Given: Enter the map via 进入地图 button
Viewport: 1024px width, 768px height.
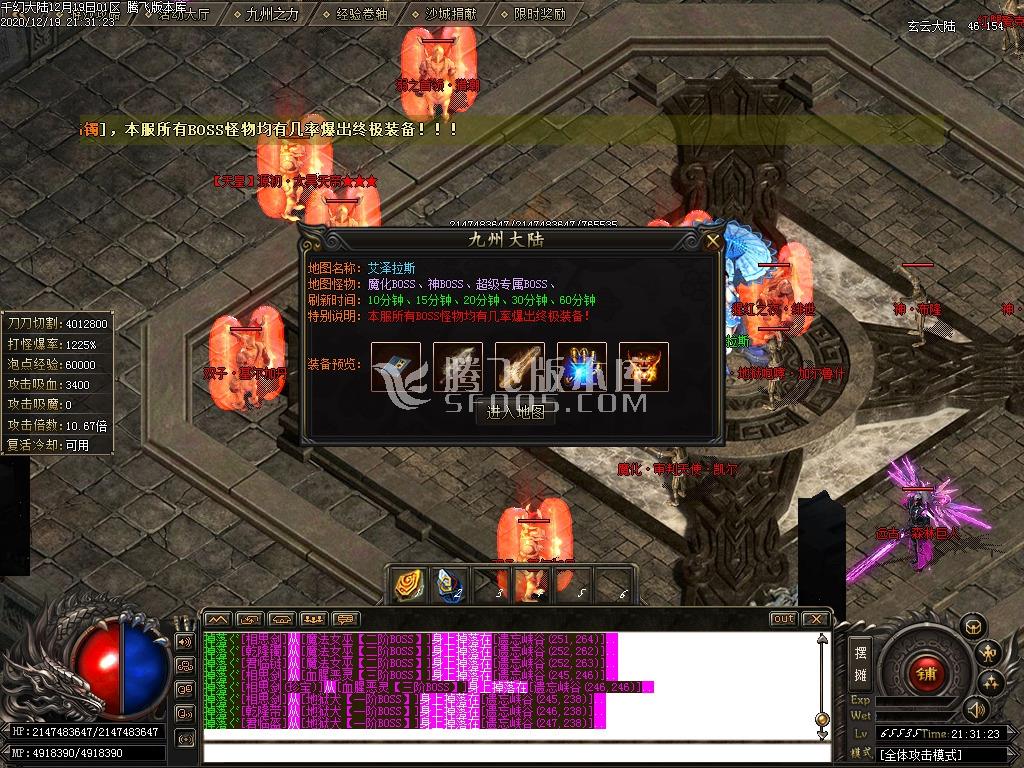Looking at the screenshot, I should tap(515, 411).
